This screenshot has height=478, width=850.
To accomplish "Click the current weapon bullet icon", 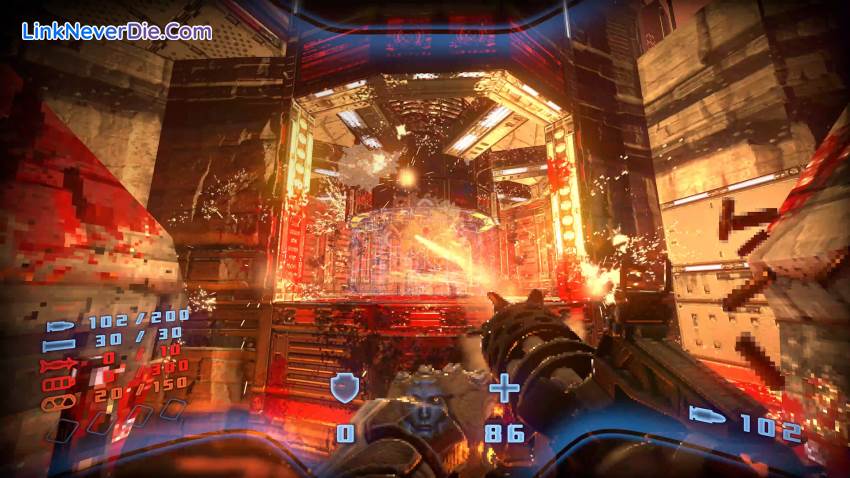I will click(x=708, y=415).
